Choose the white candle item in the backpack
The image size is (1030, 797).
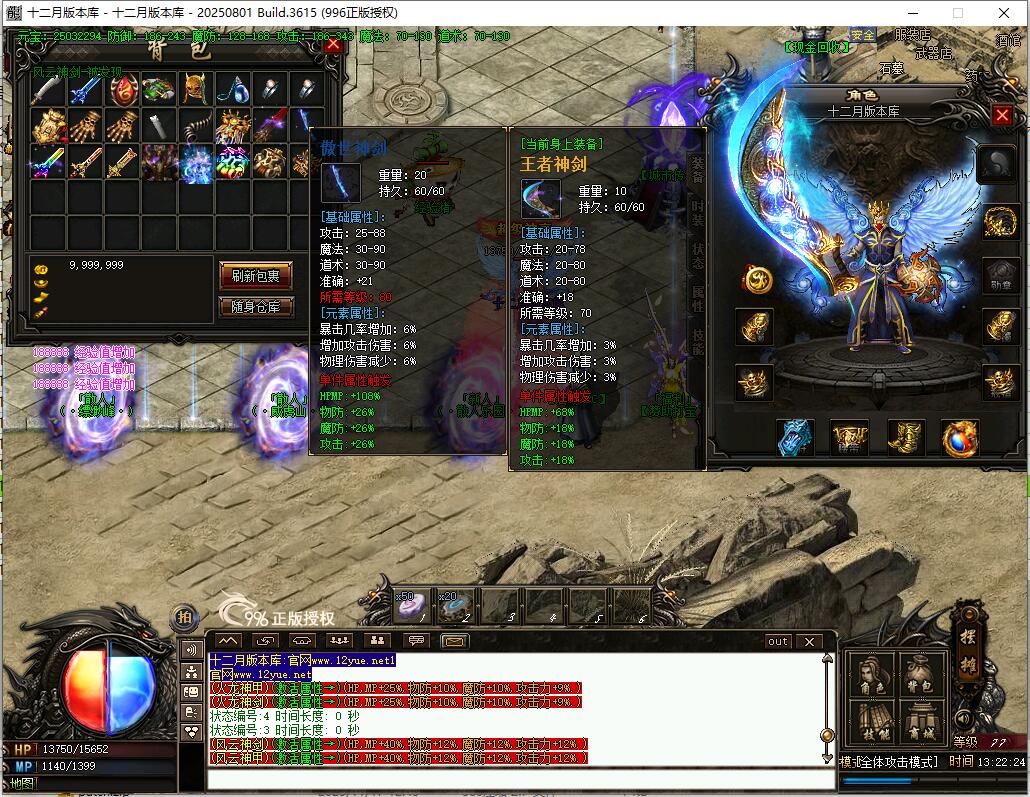(159, 125)
